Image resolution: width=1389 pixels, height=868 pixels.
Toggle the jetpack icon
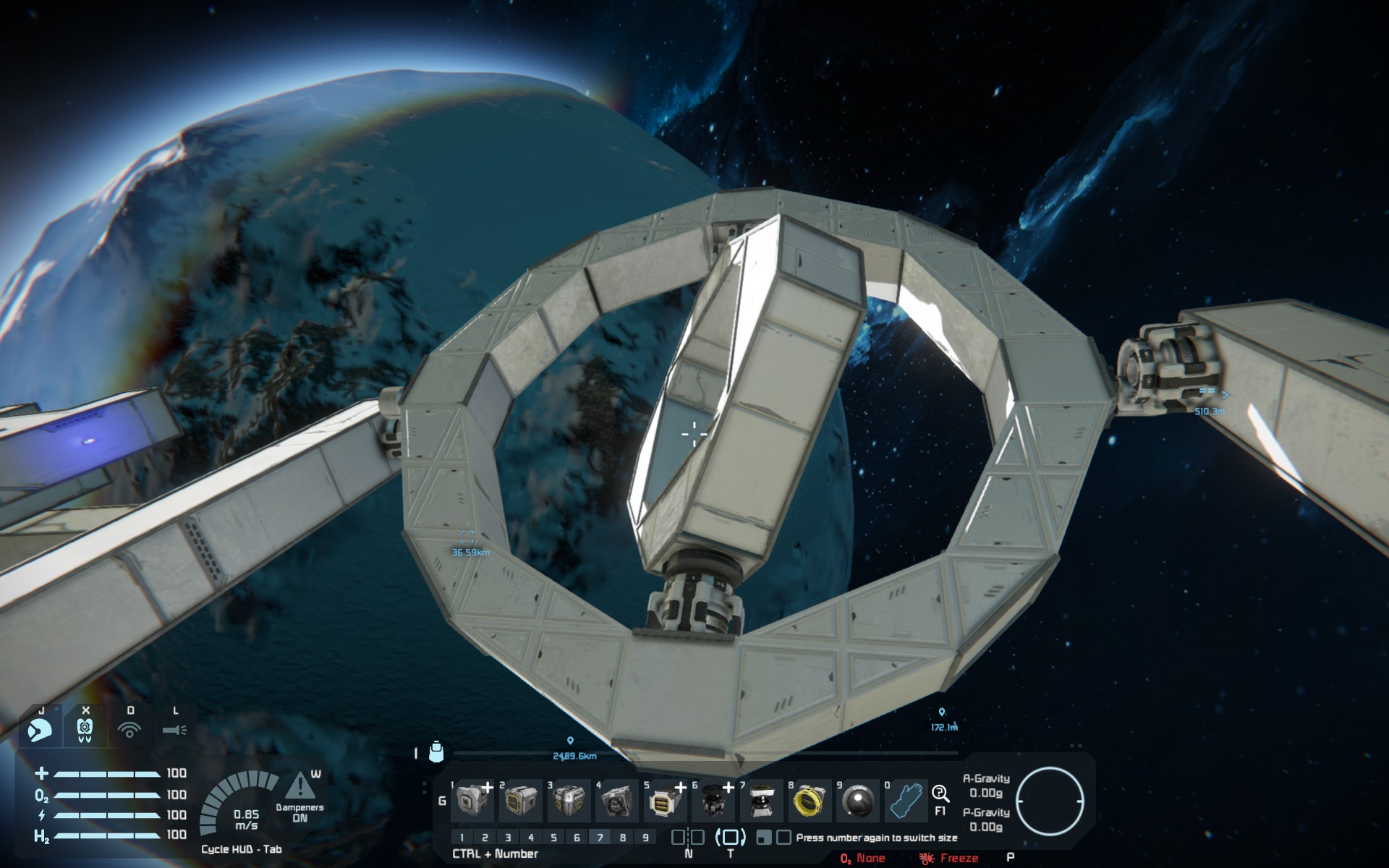[85, 730]
